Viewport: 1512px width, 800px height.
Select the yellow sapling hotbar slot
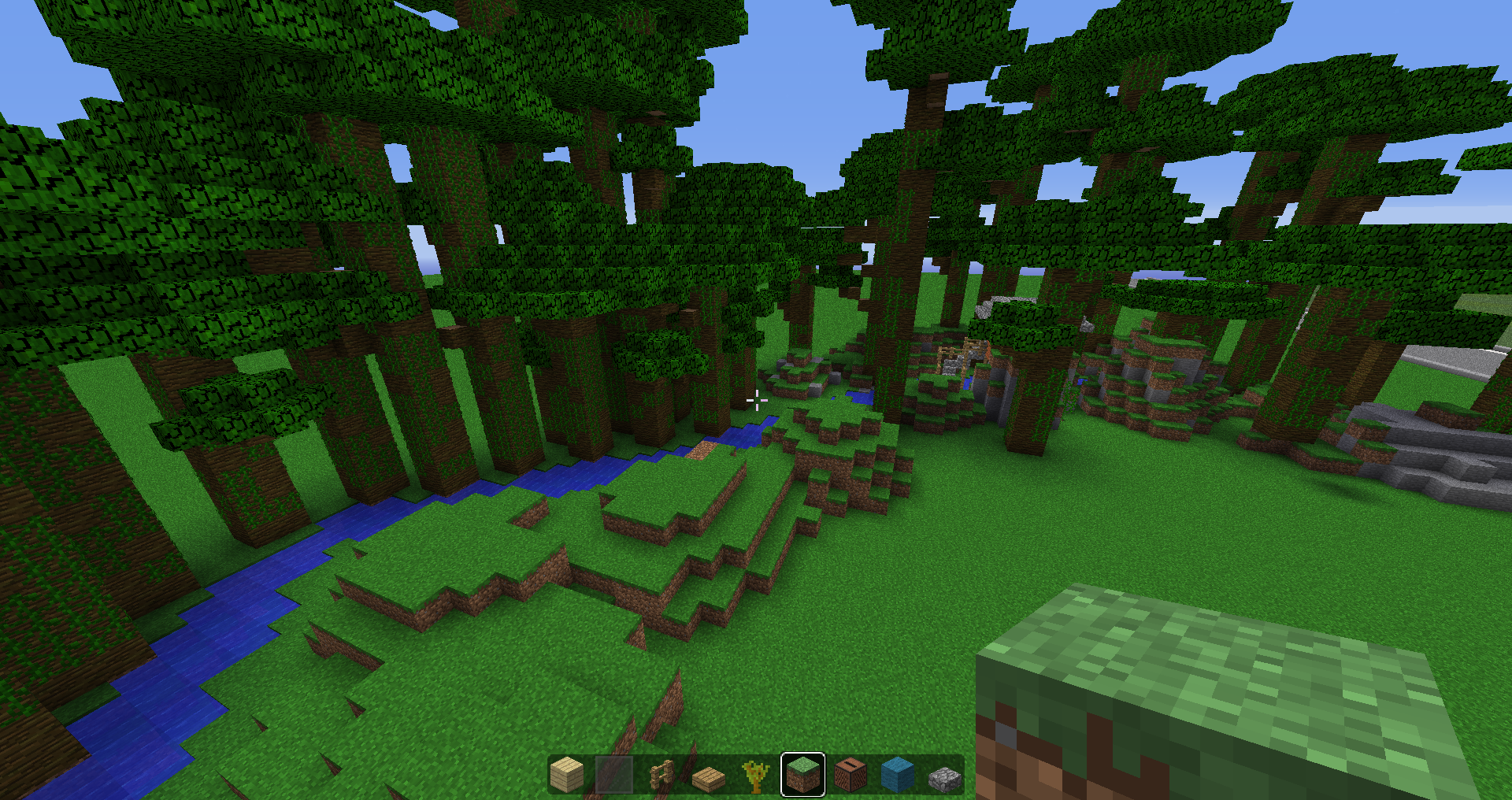click(756, 775)
